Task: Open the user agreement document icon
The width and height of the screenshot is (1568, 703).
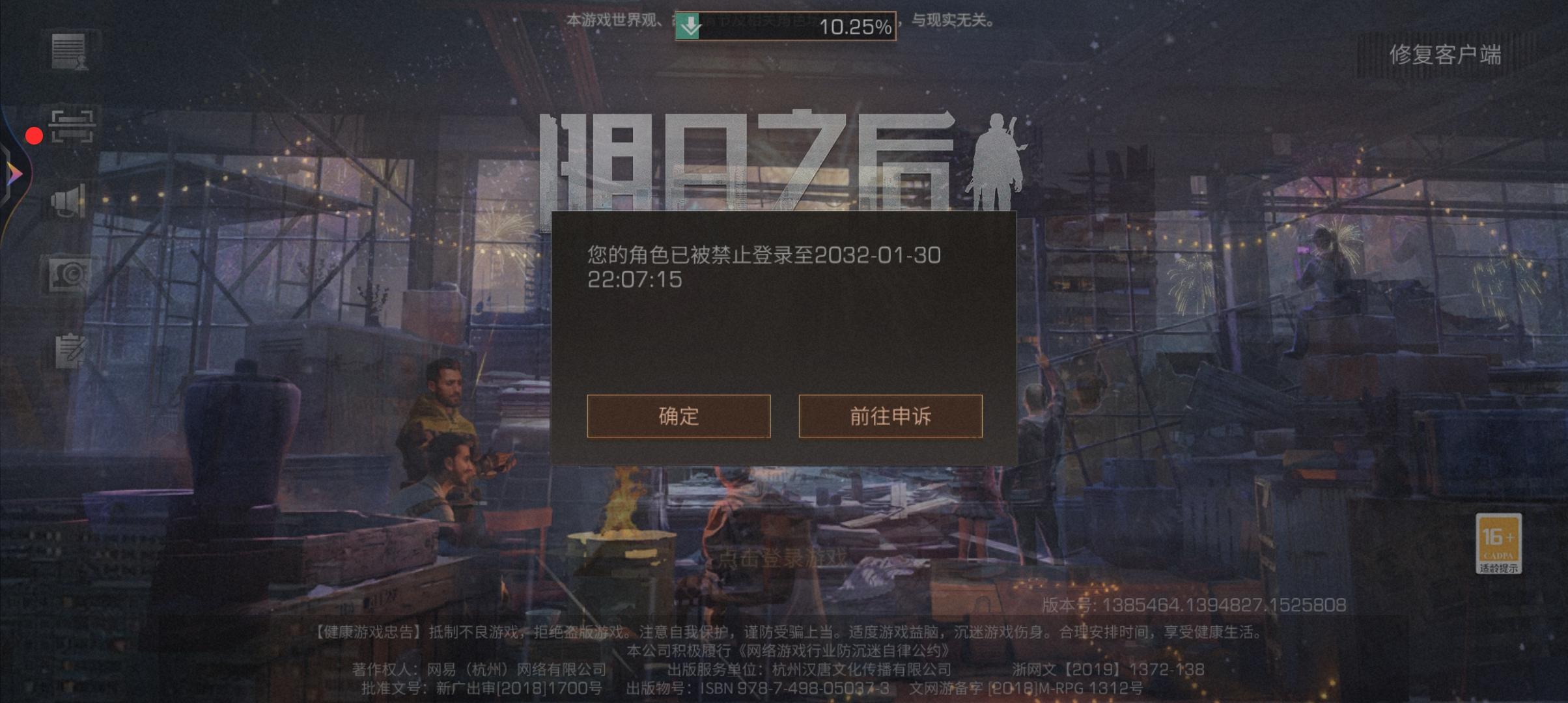Action: [70, 50]
